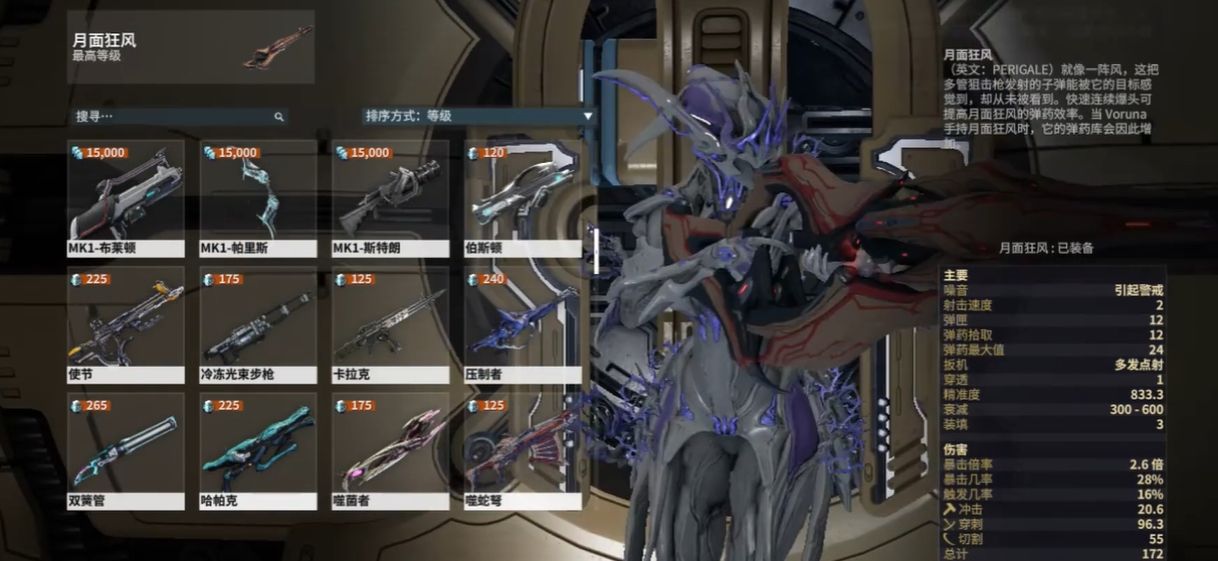Viewport: 1218px width, 561px height.
Task: Pick the MK1-斯特朗 shotgun tile
Action: point(390,198)
